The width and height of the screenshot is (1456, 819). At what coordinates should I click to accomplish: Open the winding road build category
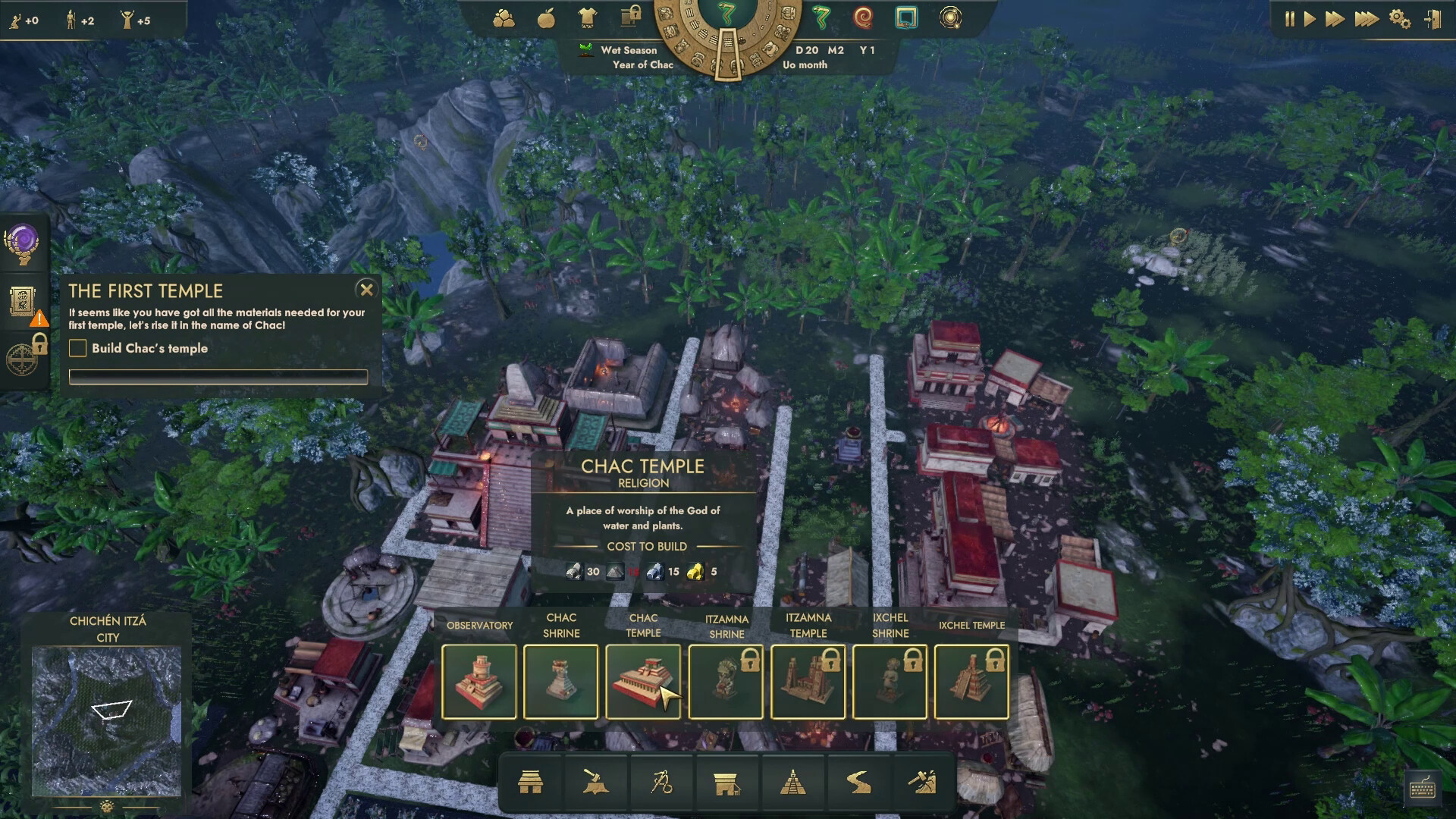pos(858,783)
